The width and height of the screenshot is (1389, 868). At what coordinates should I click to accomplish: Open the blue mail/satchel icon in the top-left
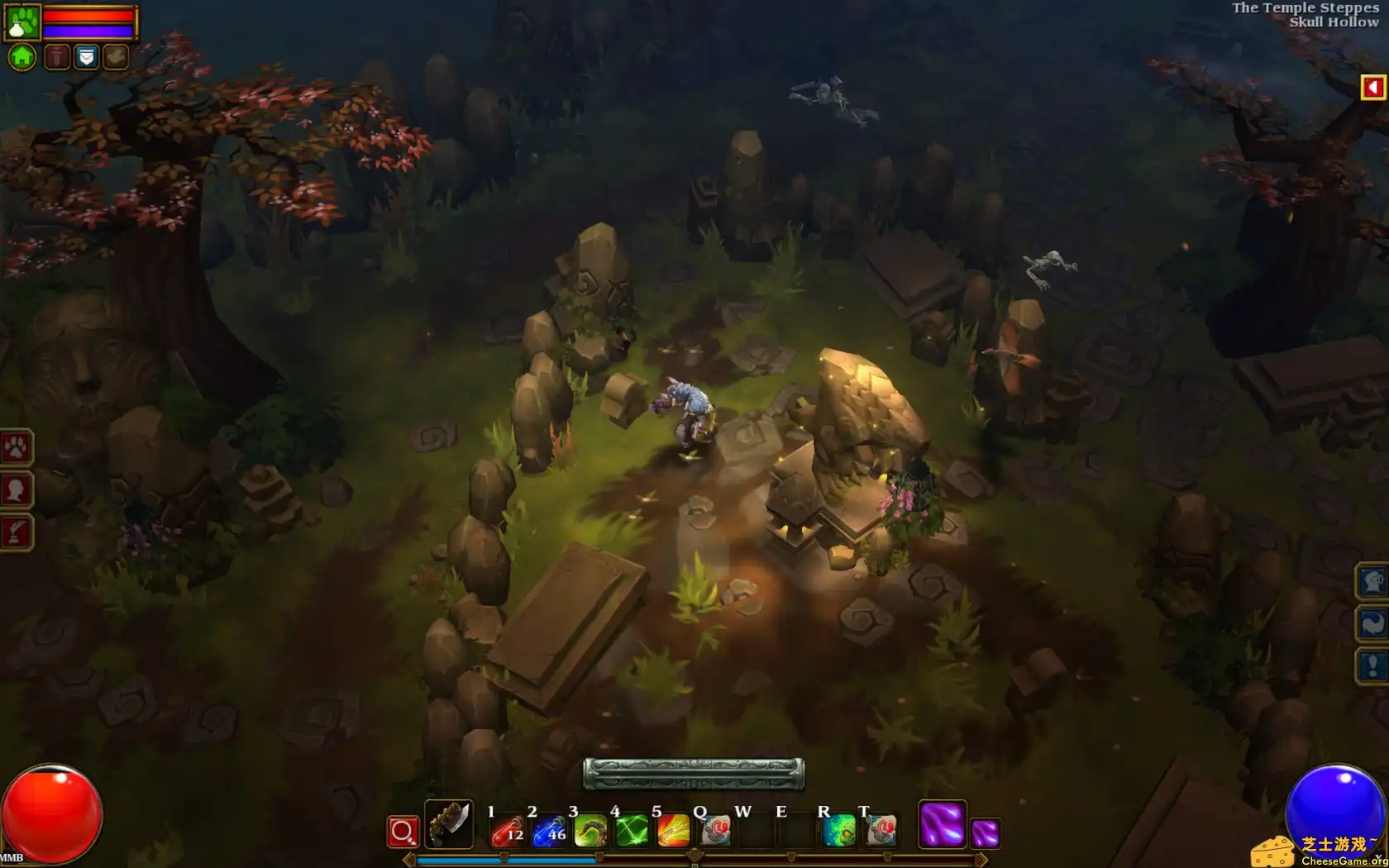click(x=86, y=55)
